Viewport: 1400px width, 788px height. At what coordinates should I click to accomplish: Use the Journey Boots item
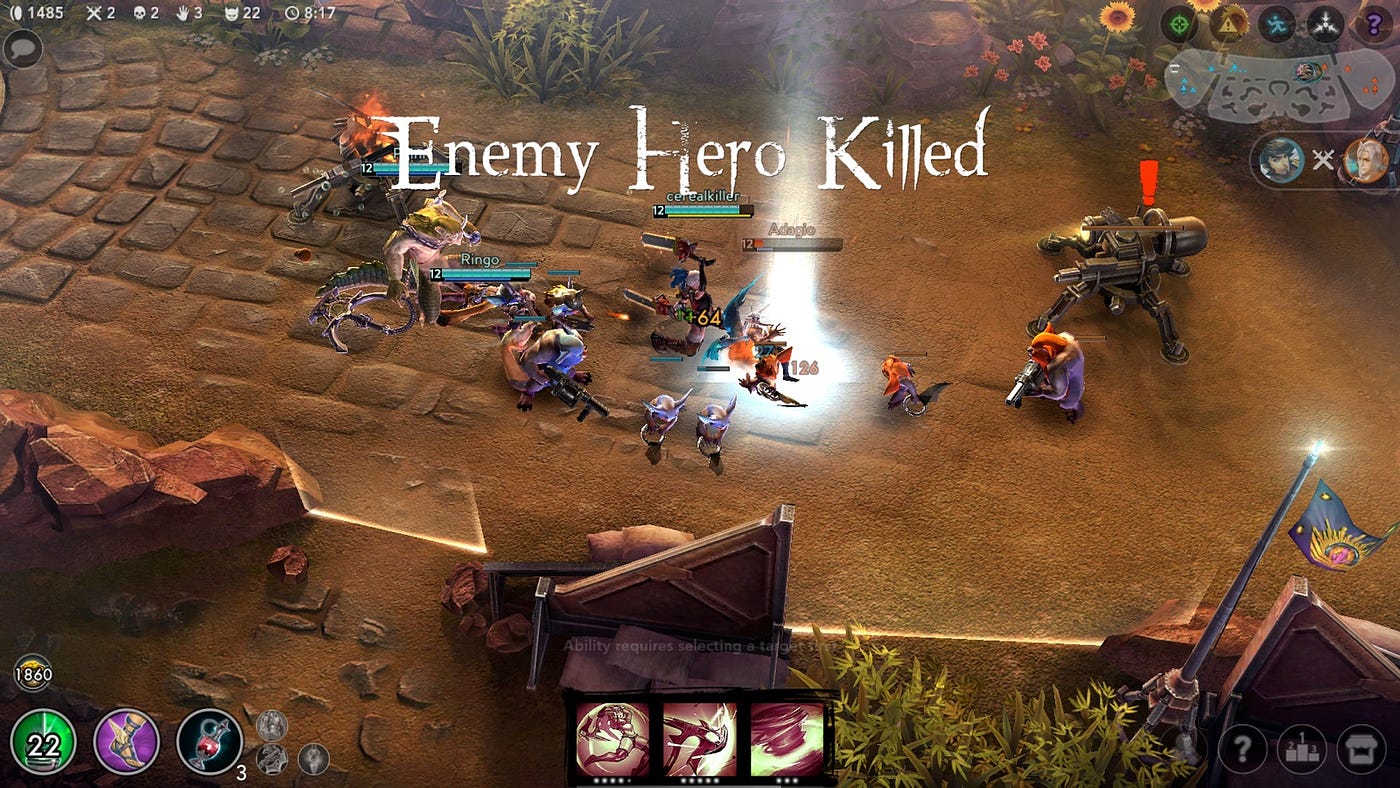tap(125, 744)
